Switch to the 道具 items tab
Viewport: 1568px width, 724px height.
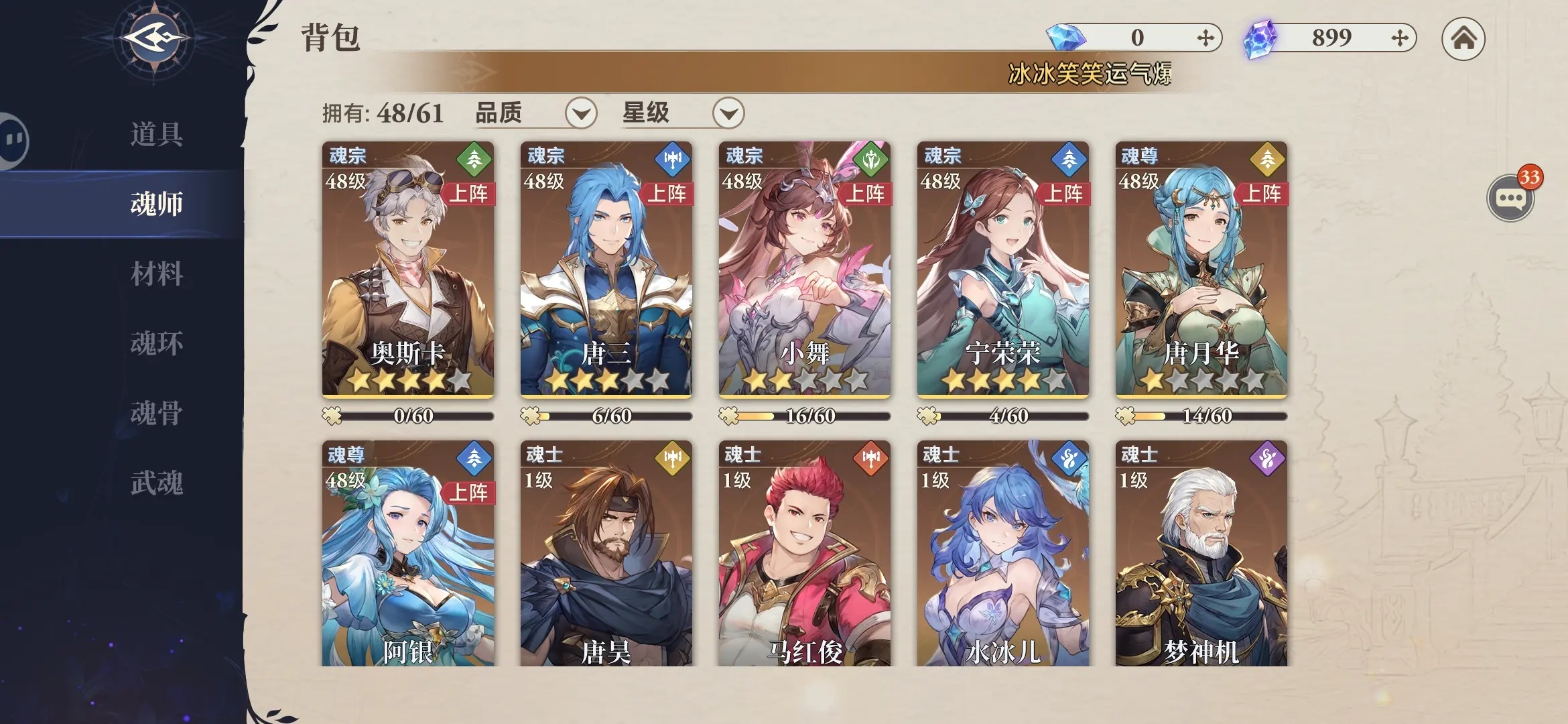tap(156, 134)
